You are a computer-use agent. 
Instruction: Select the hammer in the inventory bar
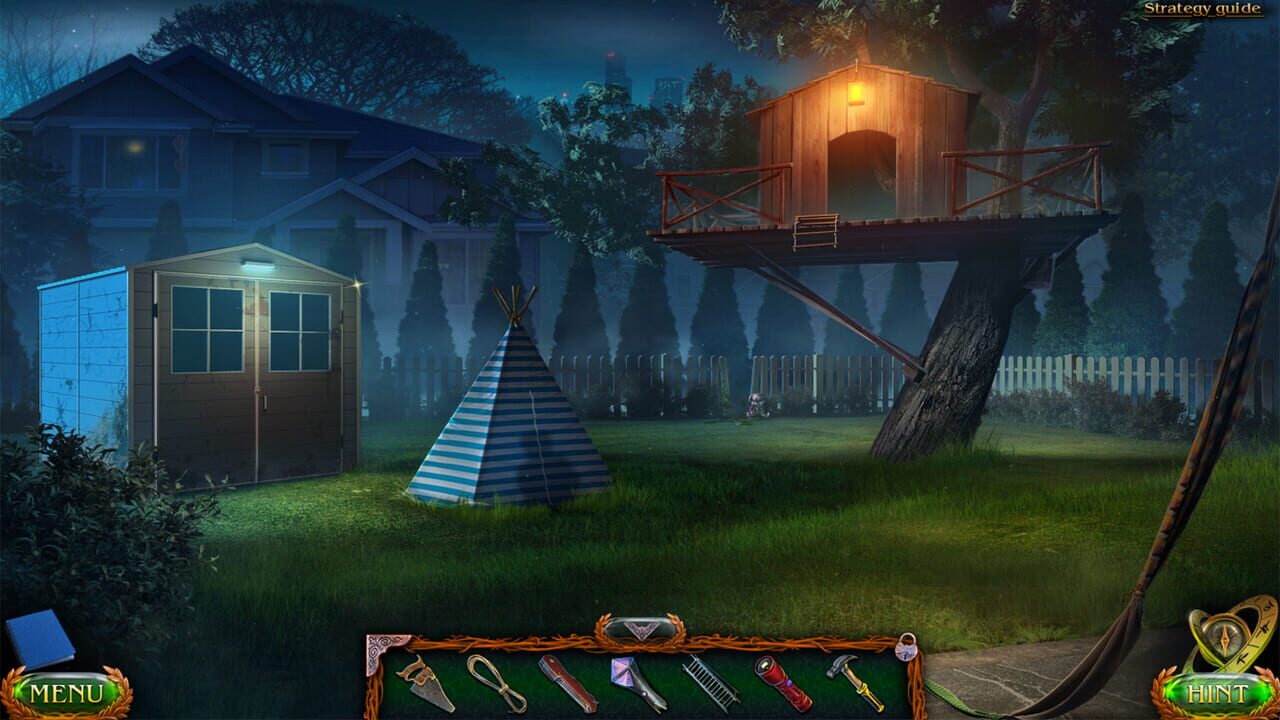tap(858, 683)
